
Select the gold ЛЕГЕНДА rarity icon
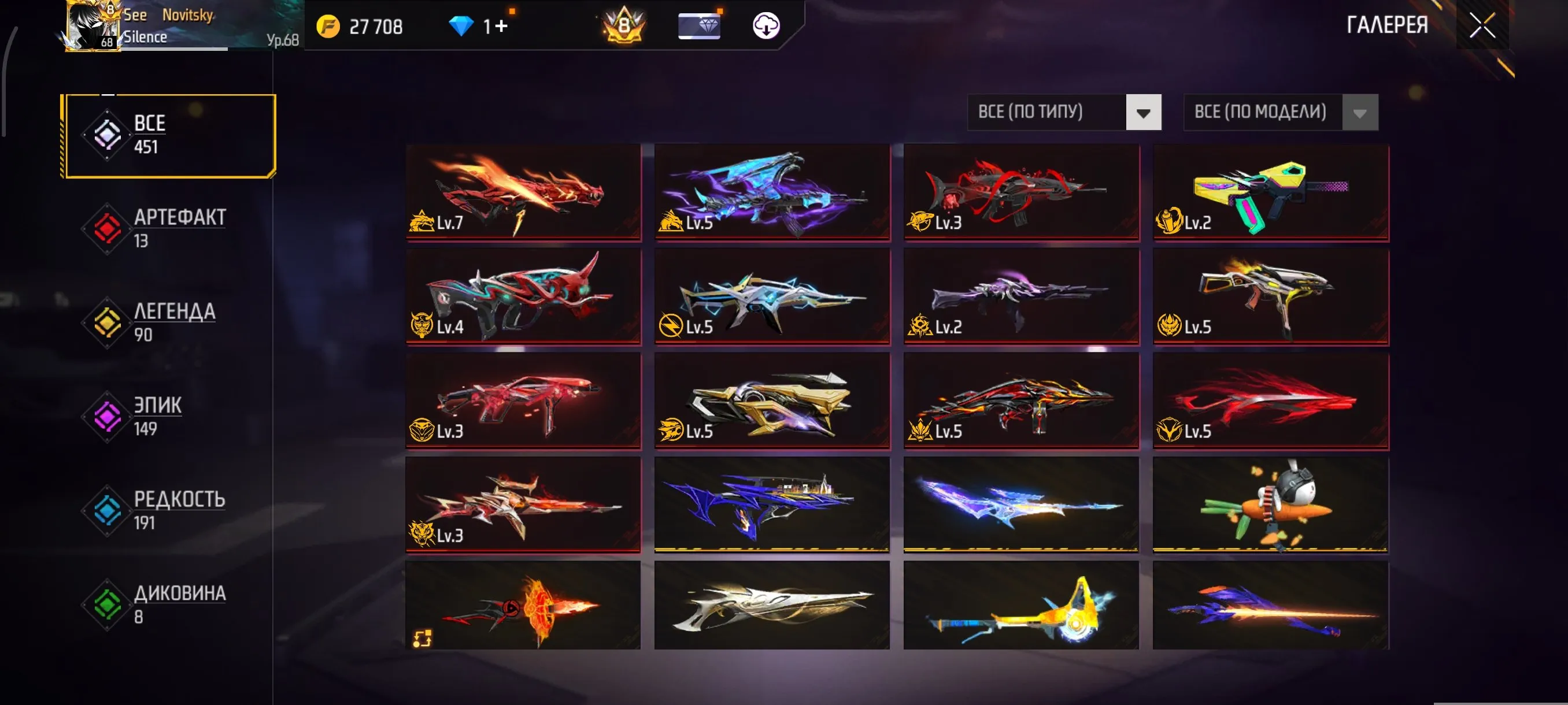point(106,322)
